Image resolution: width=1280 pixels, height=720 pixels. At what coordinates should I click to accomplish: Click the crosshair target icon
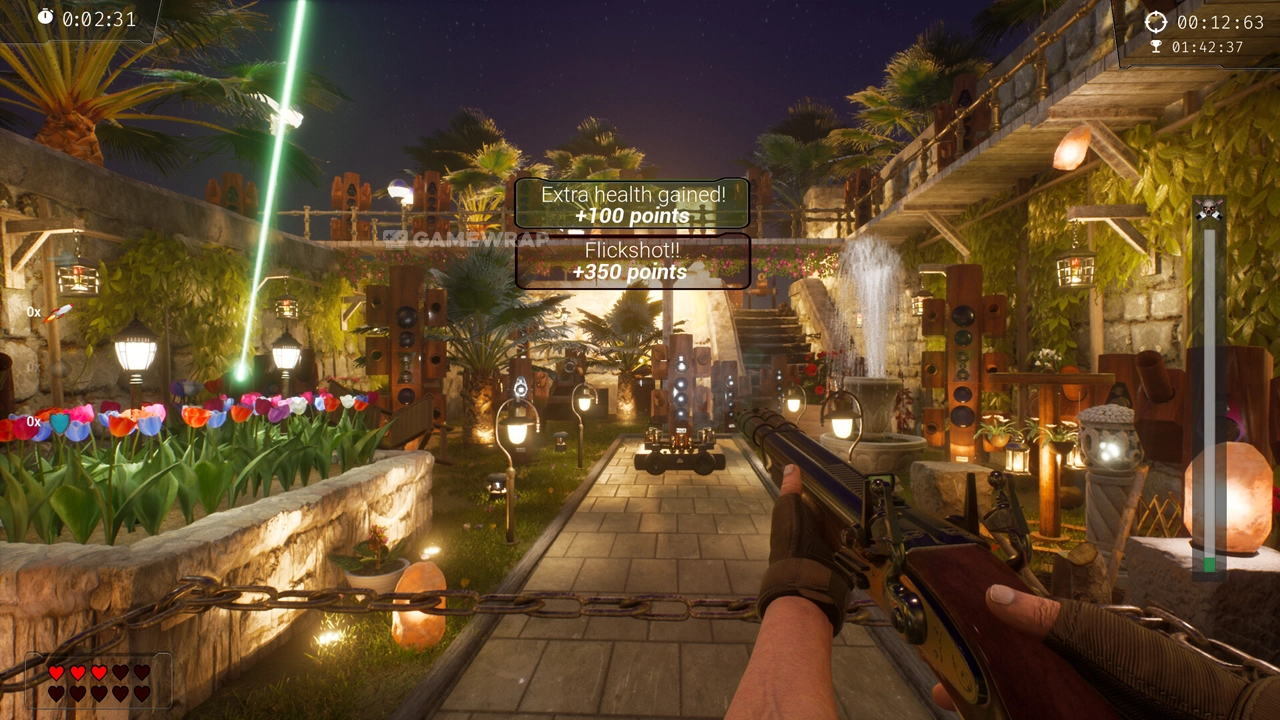(1156, 22)
